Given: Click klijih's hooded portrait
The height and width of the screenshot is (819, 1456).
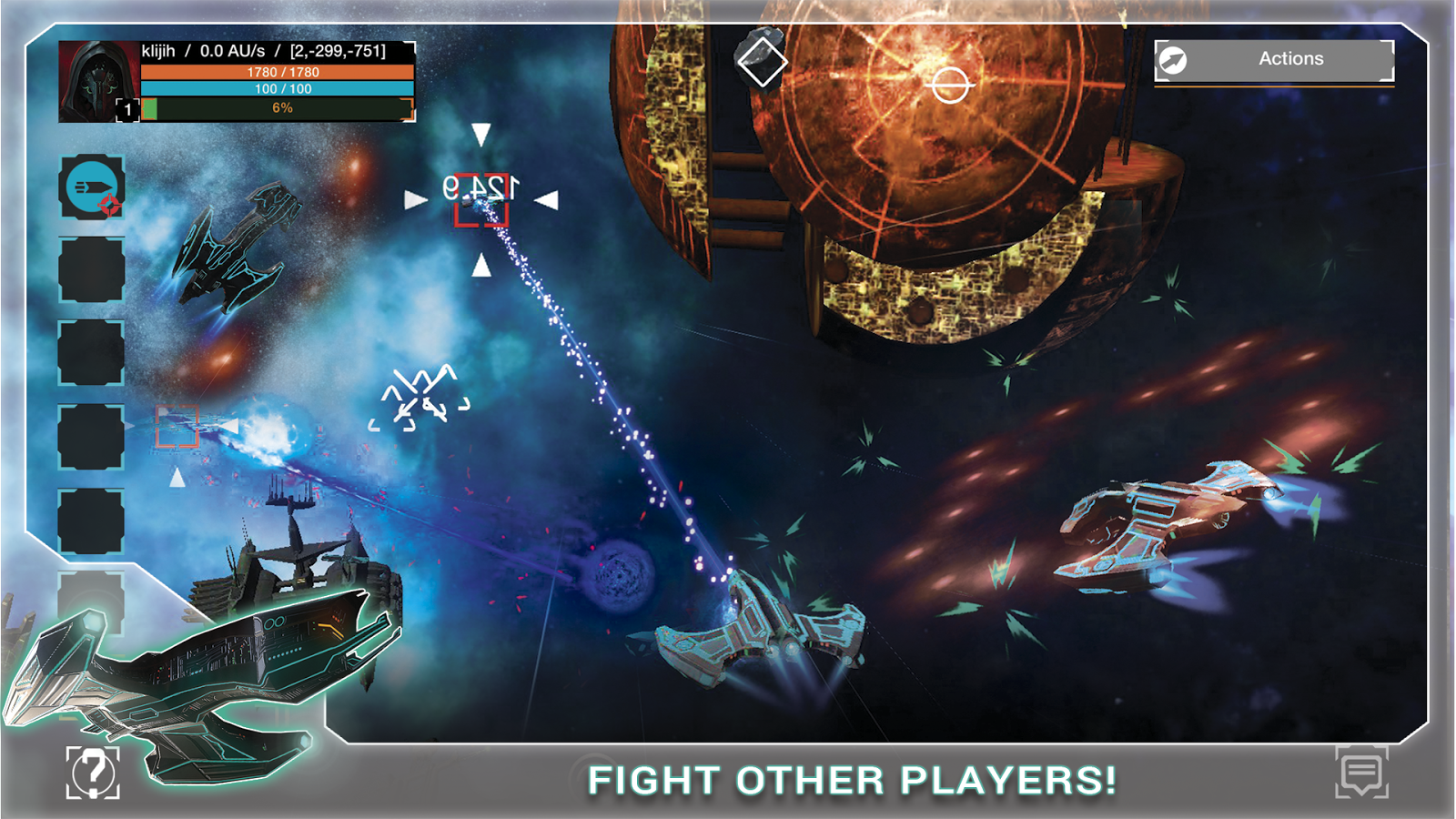Looking at the screenshot, I should 96,78.
